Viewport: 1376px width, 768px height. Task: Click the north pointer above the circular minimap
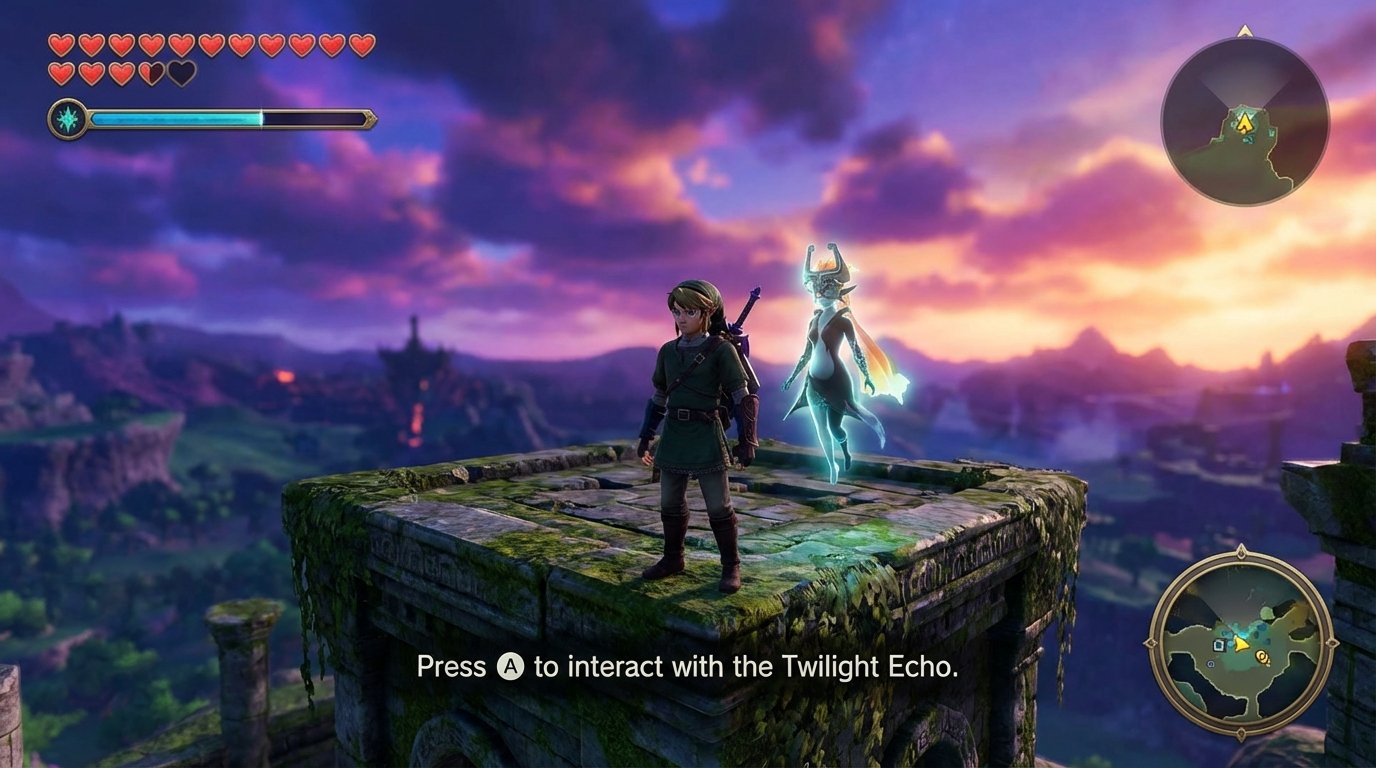(x=1246, y=33)
